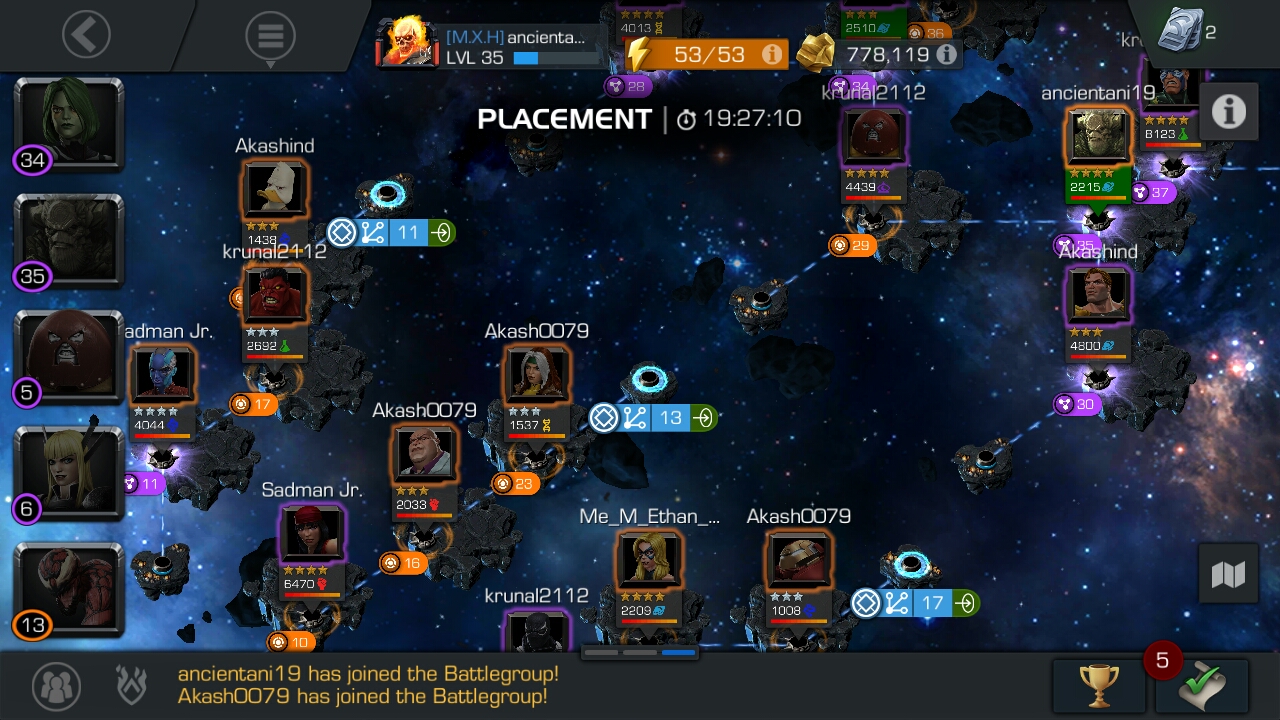The width and height of the screenshot is (1280, 720).
Task: Open the trophy rankings button
Action: [x=1098, y=685]
